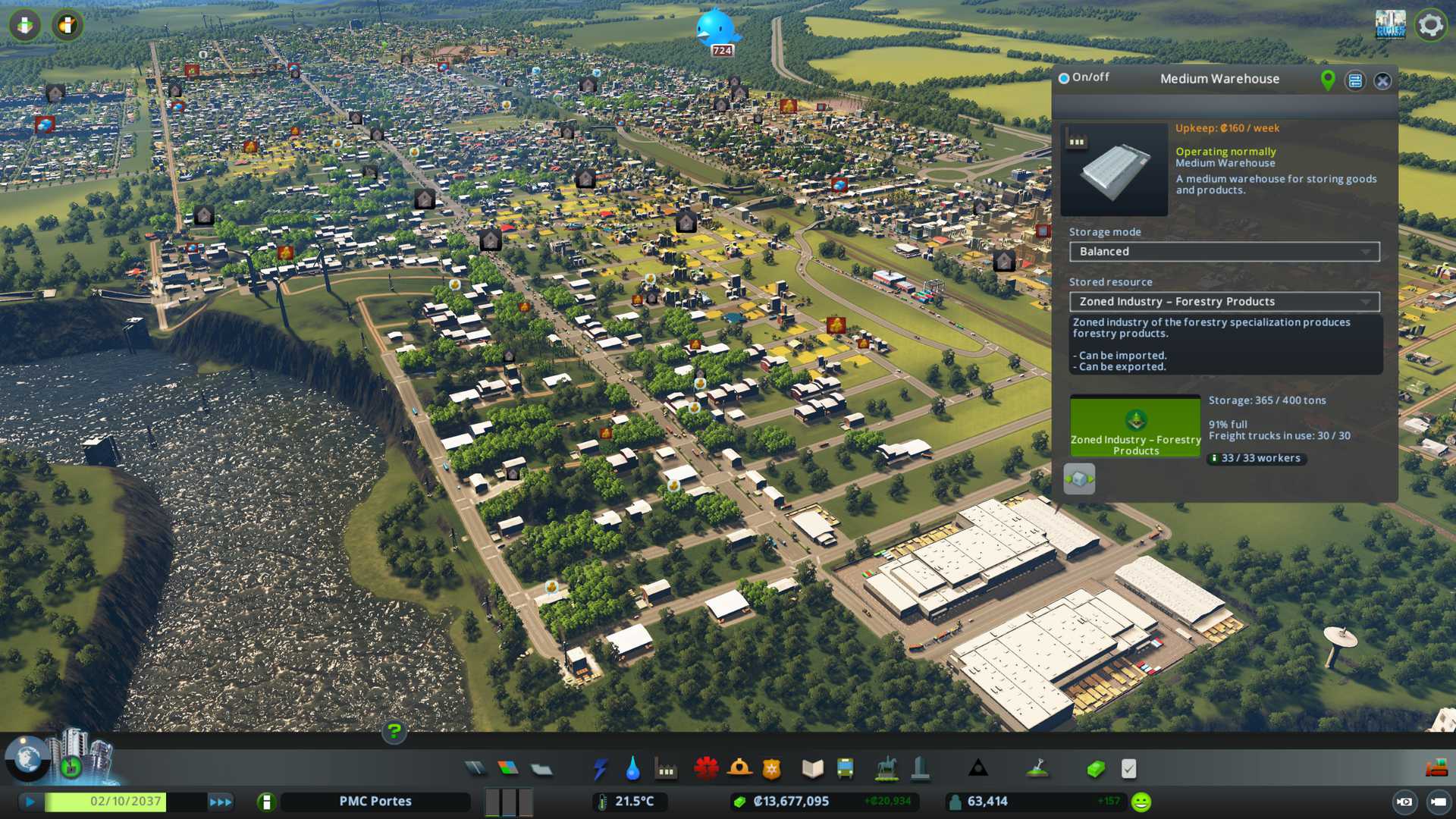Change simulation speed with the triple arrows
The width and height of the screenshot is (1456, 819).
pos(221,802)
